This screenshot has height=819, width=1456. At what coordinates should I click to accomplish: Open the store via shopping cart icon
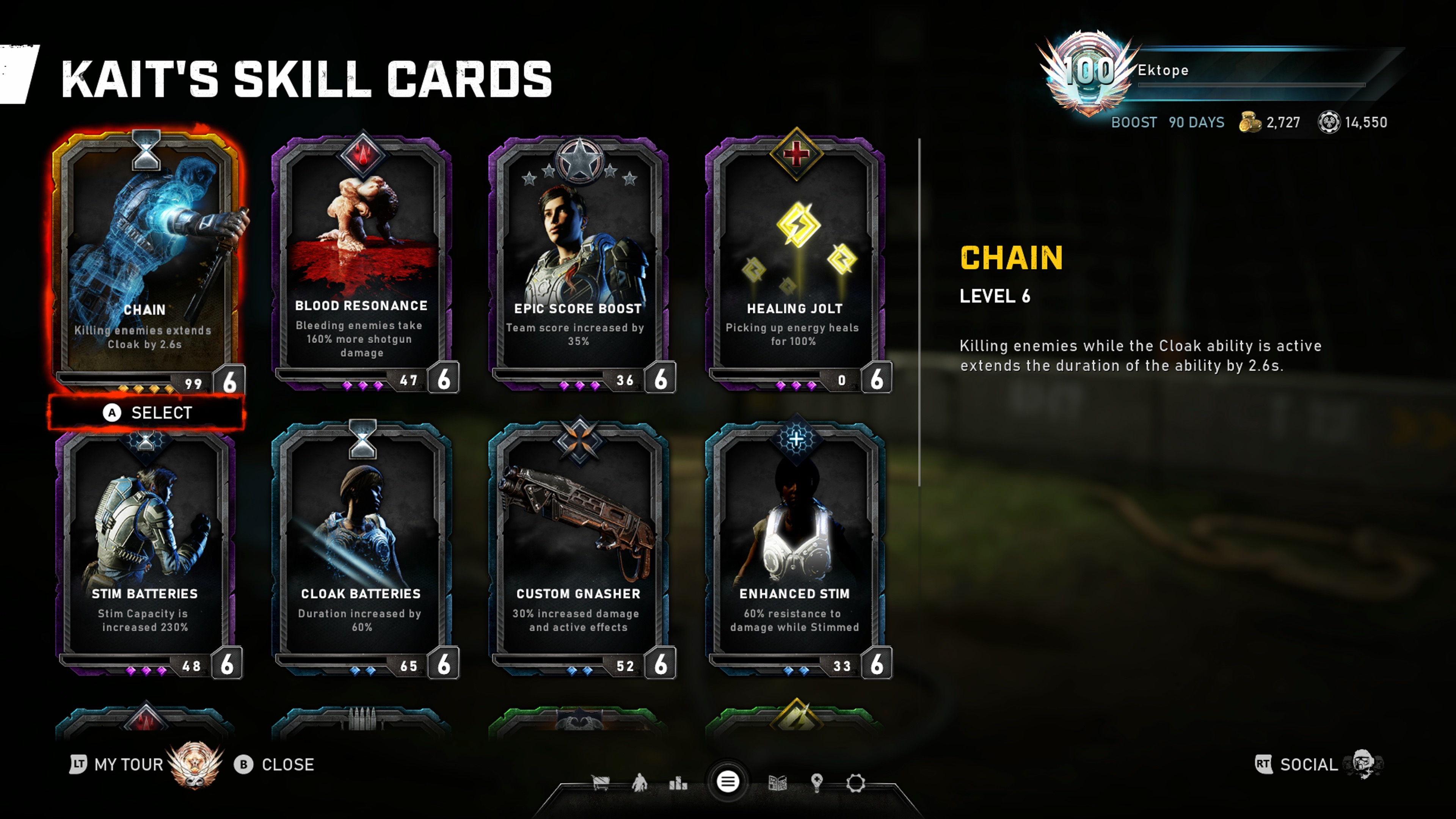pos(600,783)
